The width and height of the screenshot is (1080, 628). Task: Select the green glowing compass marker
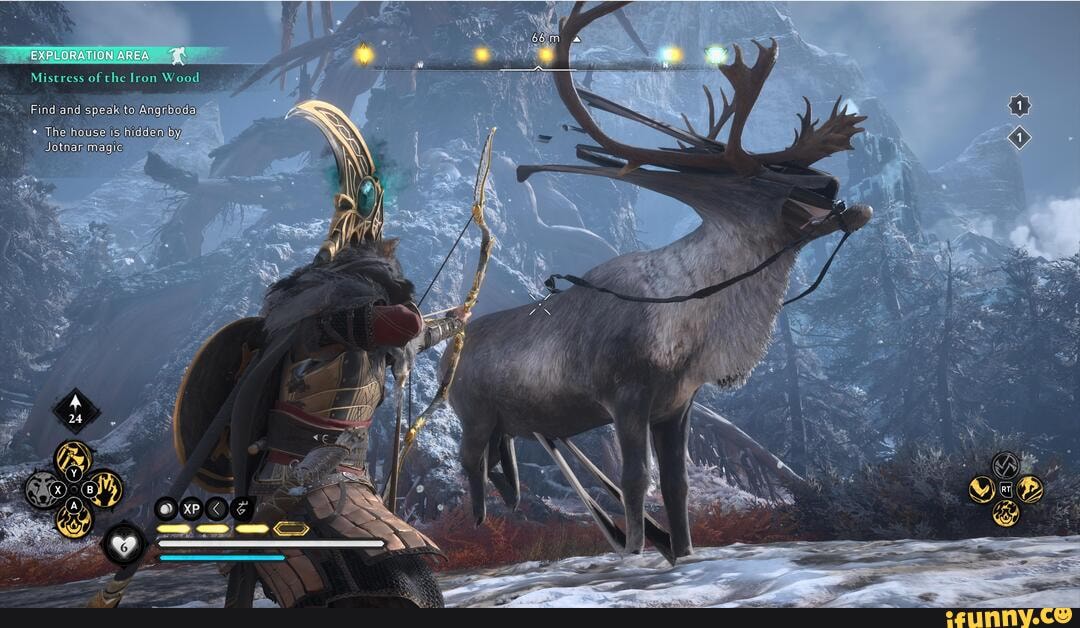[x=716, y=55]
